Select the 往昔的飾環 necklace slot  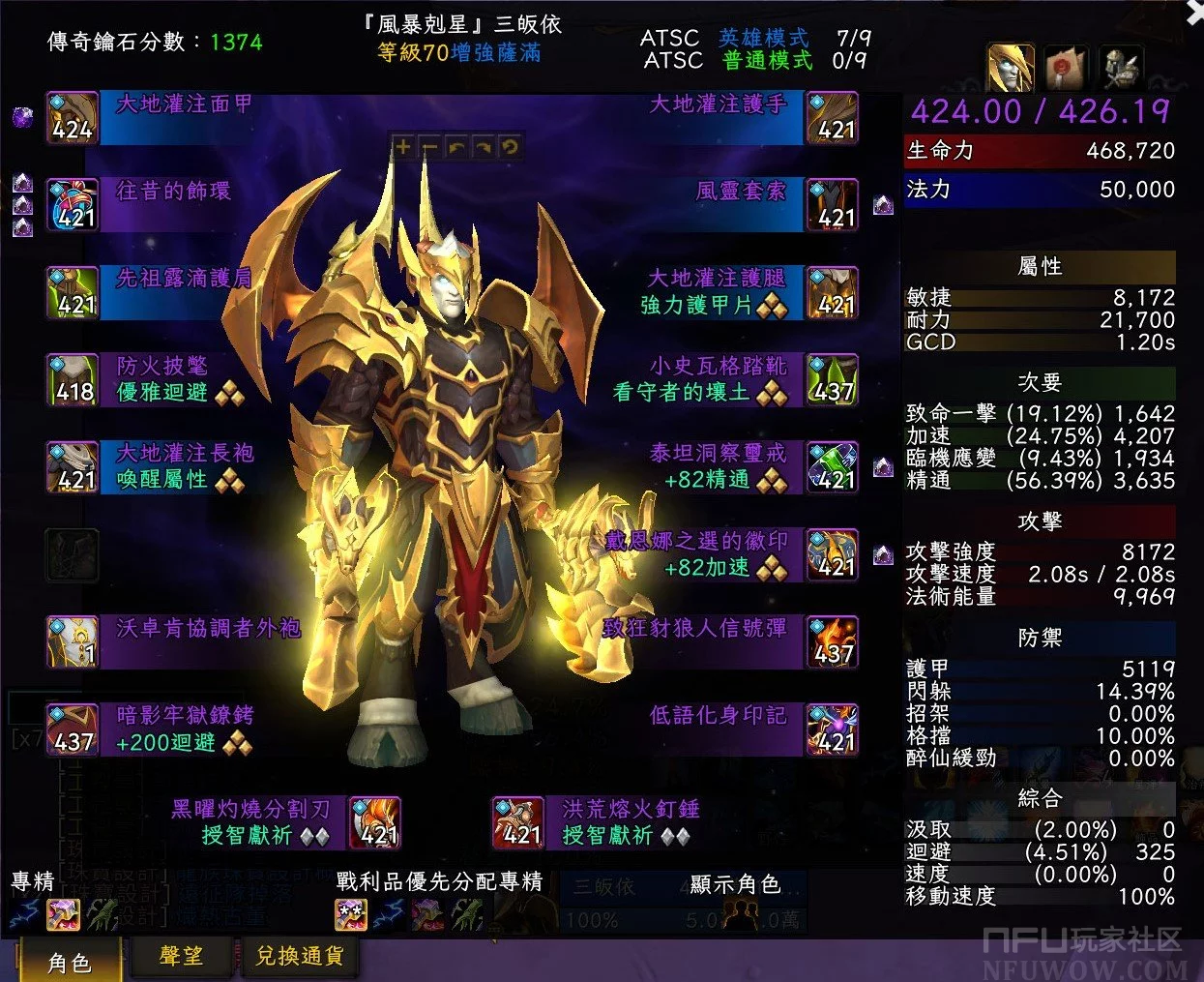pyautogui.click(x=73, y=206)
